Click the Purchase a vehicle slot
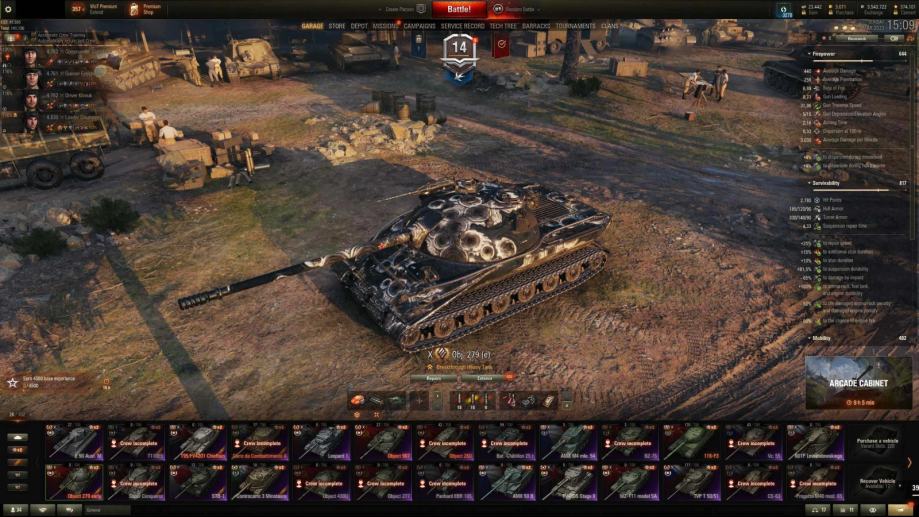 point(877,441)
